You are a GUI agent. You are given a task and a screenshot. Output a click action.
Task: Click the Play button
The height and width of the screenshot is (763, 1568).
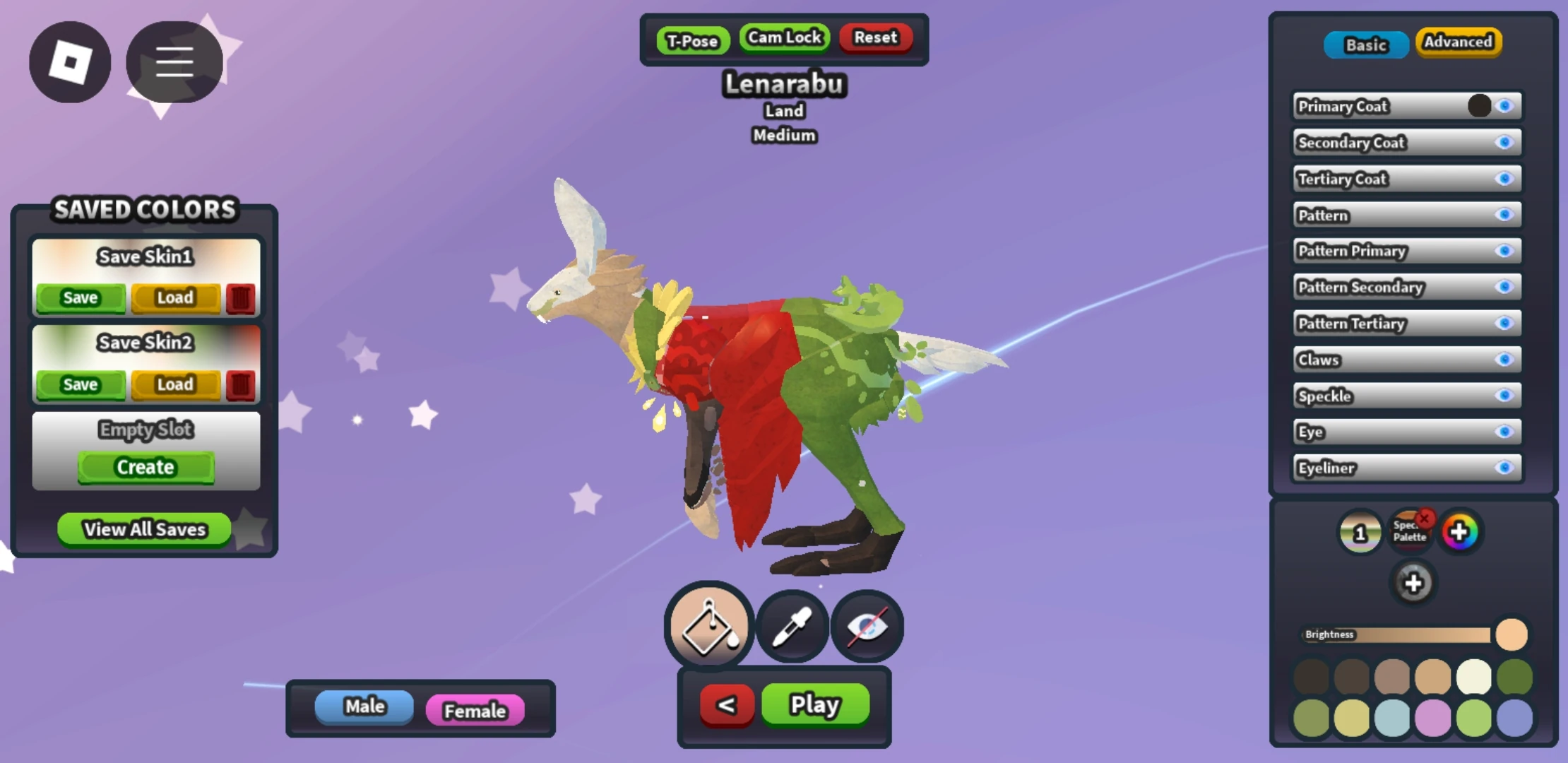pos(815,704)
